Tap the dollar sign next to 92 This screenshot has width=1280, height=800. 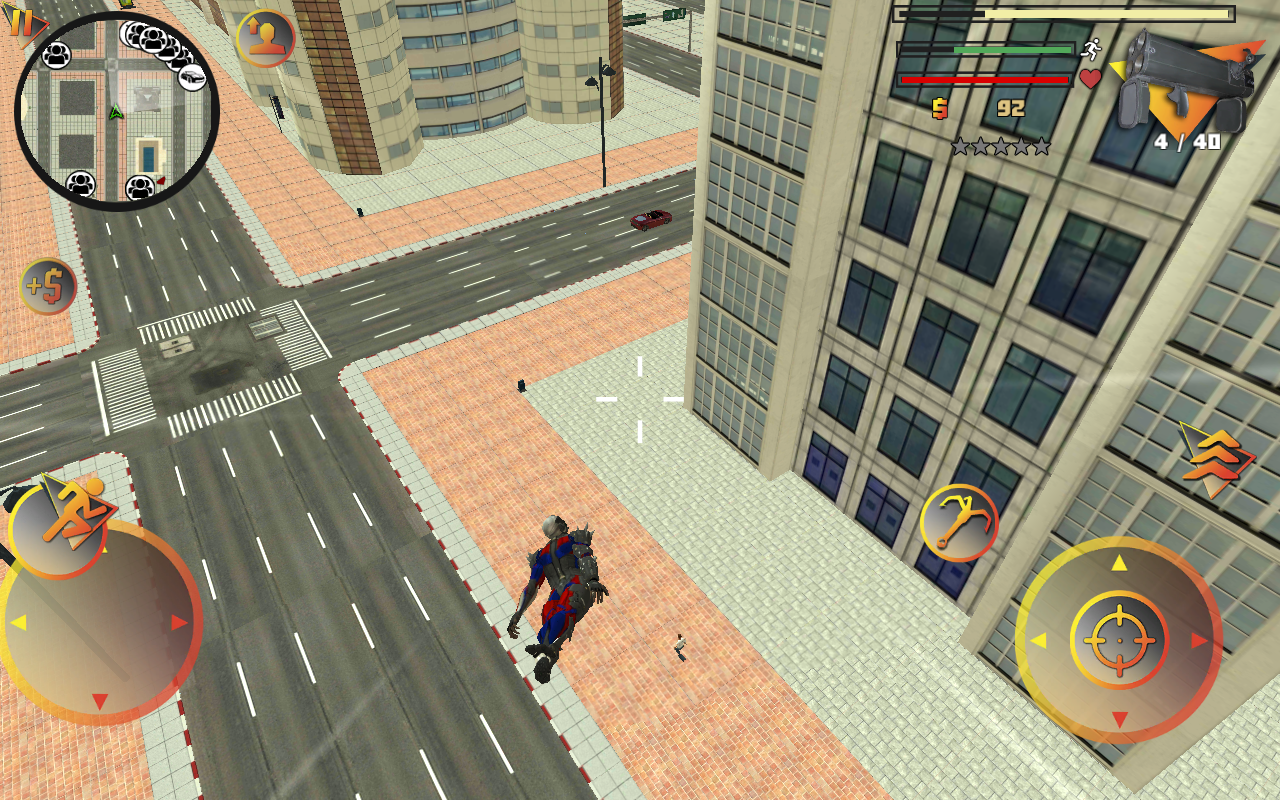[938, 108]
